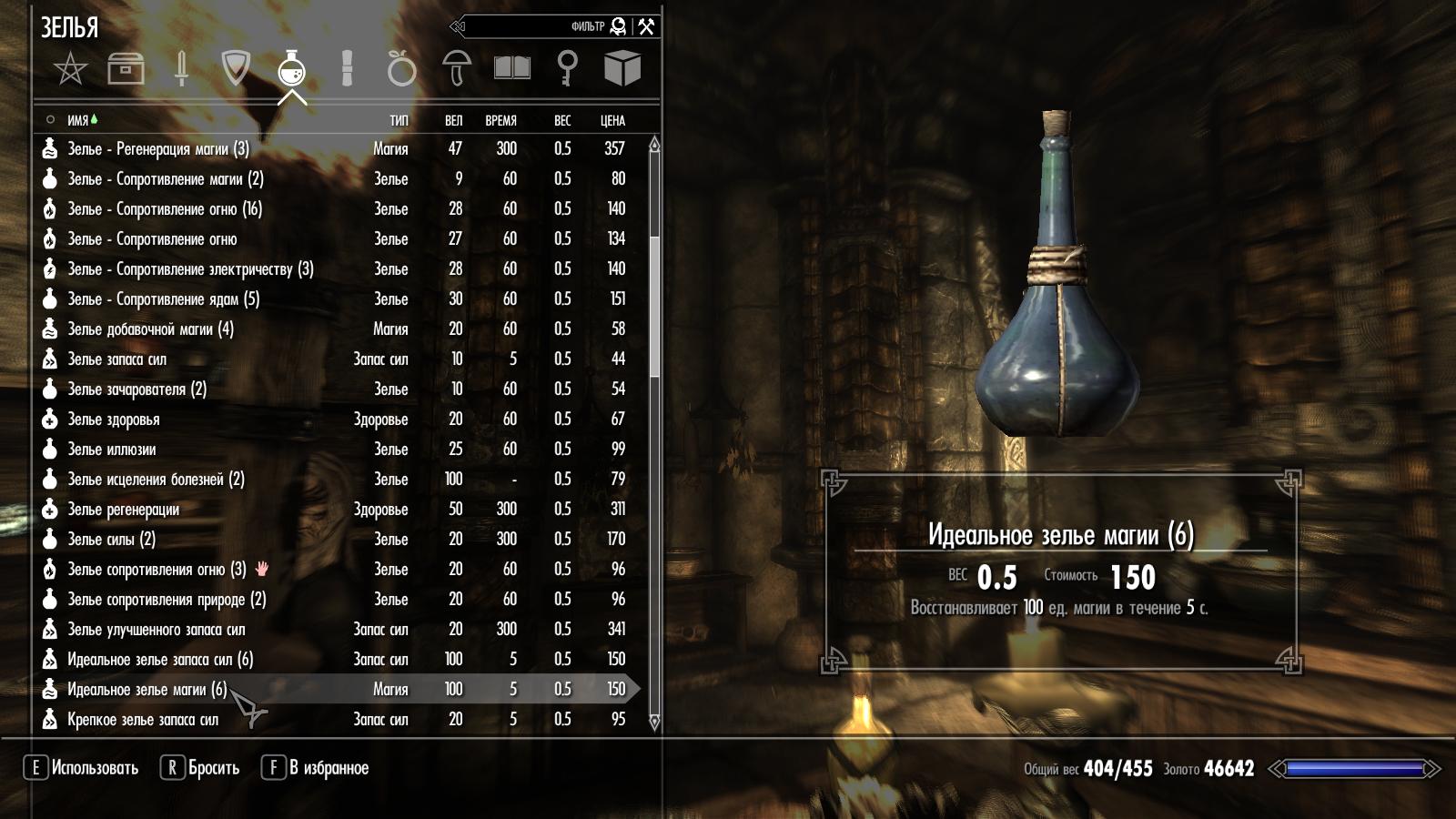
Task: Switch to the all-items chest category
Action: point(126,68)
